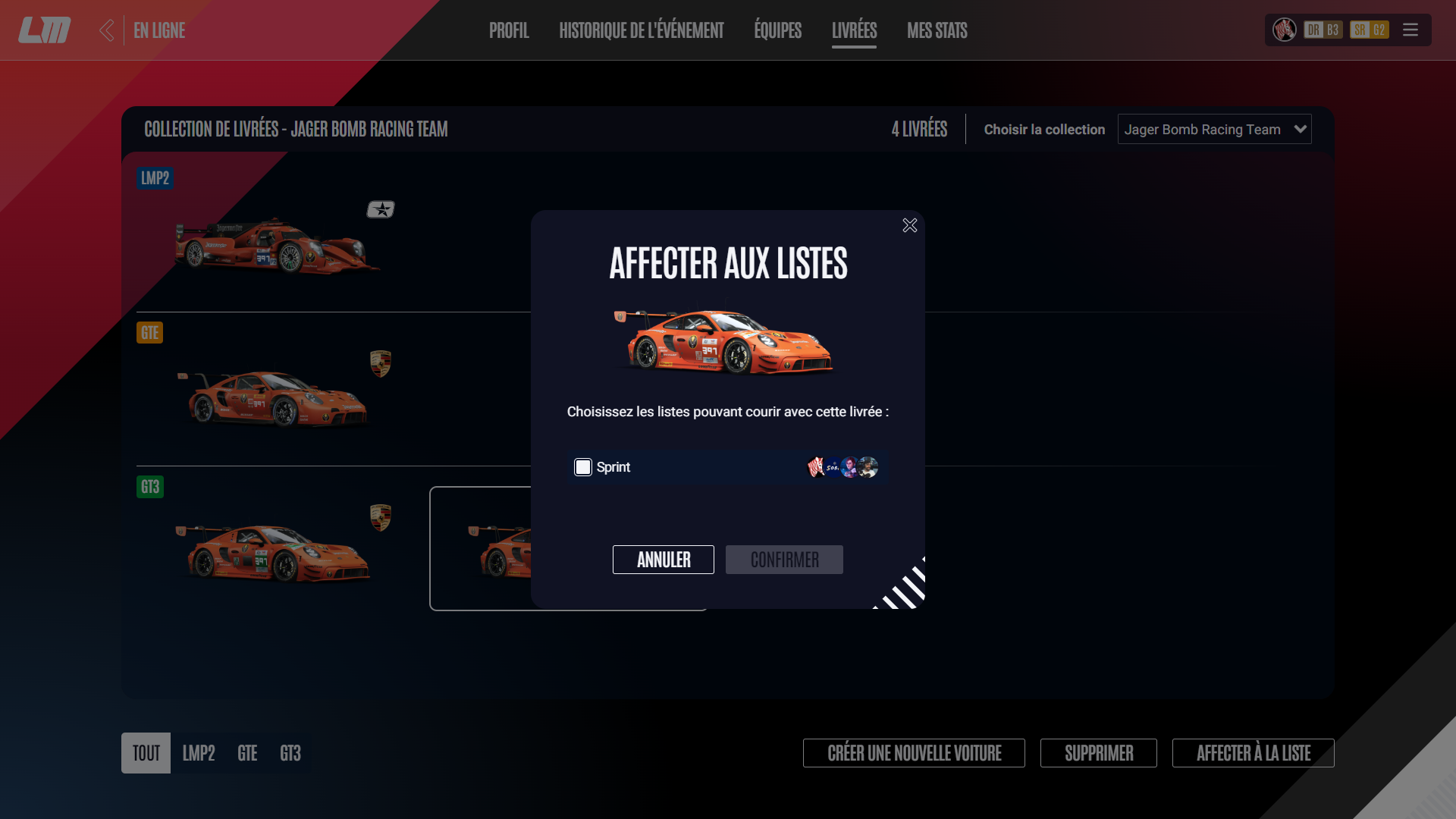Click Affecter à la liste button
This screenshot has width=1456, height=819.
click(x=1253, y=753)
